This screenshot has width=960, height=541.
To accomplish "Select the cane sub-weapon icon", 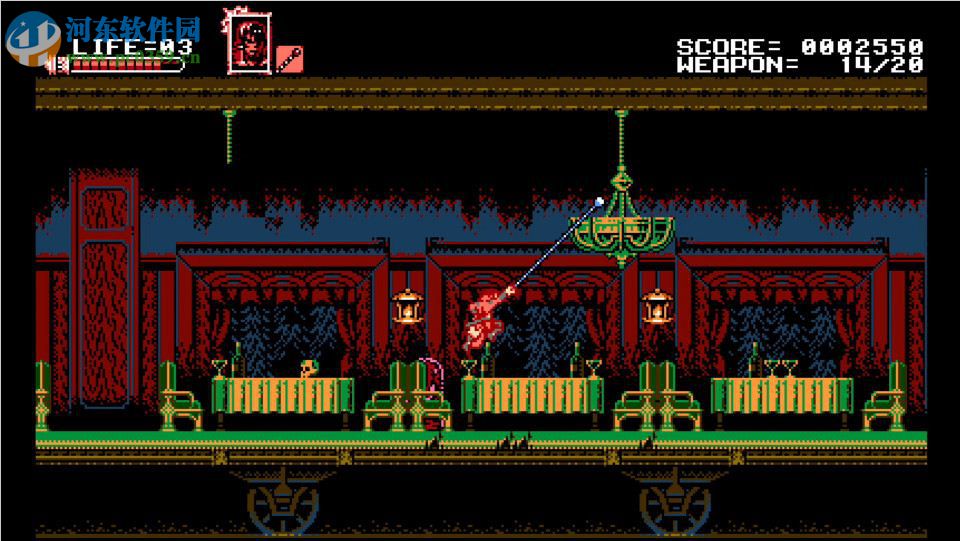I will pyautogui.click(x=289, y=58).
